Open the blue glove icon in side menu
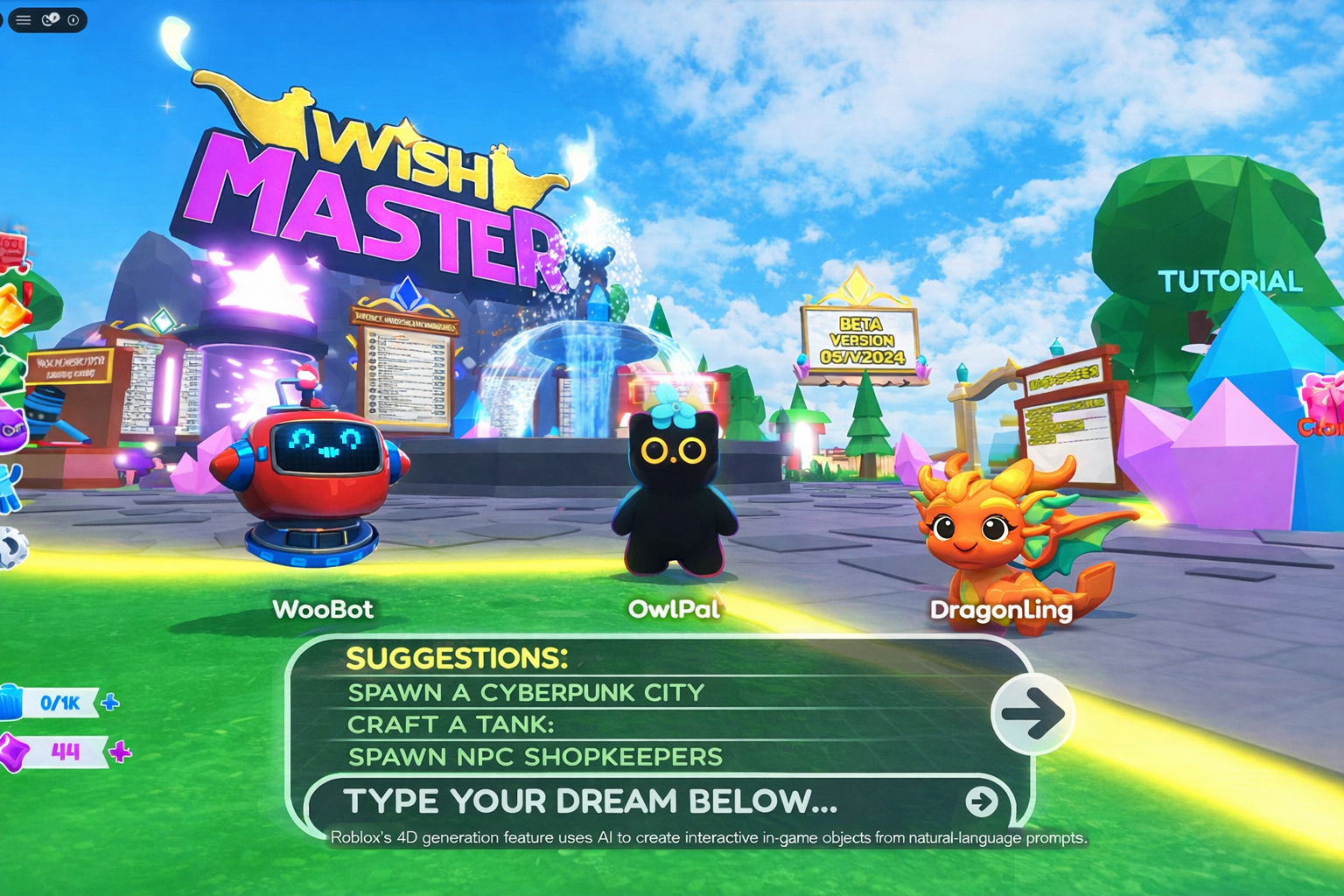 10,487
